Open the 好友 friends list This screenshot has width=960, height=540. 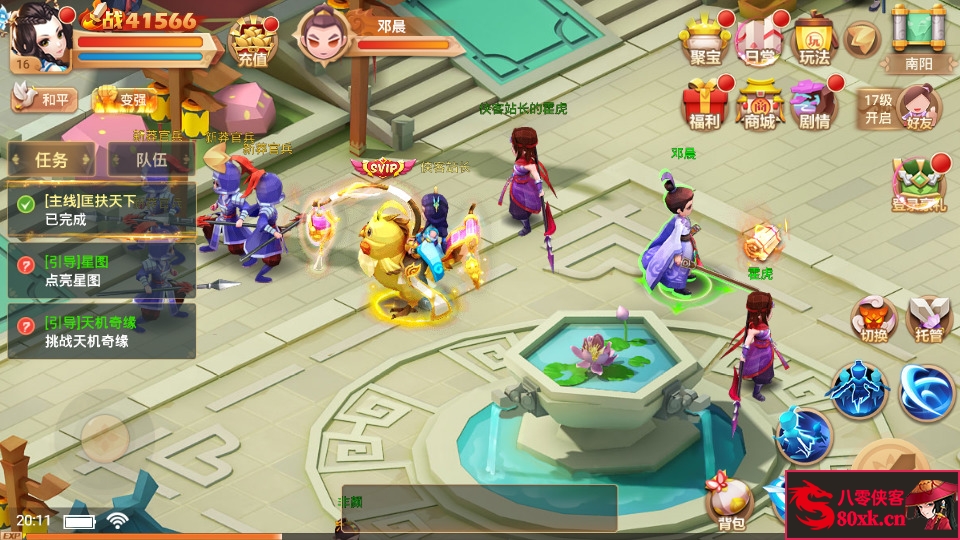tap(918, 106)
